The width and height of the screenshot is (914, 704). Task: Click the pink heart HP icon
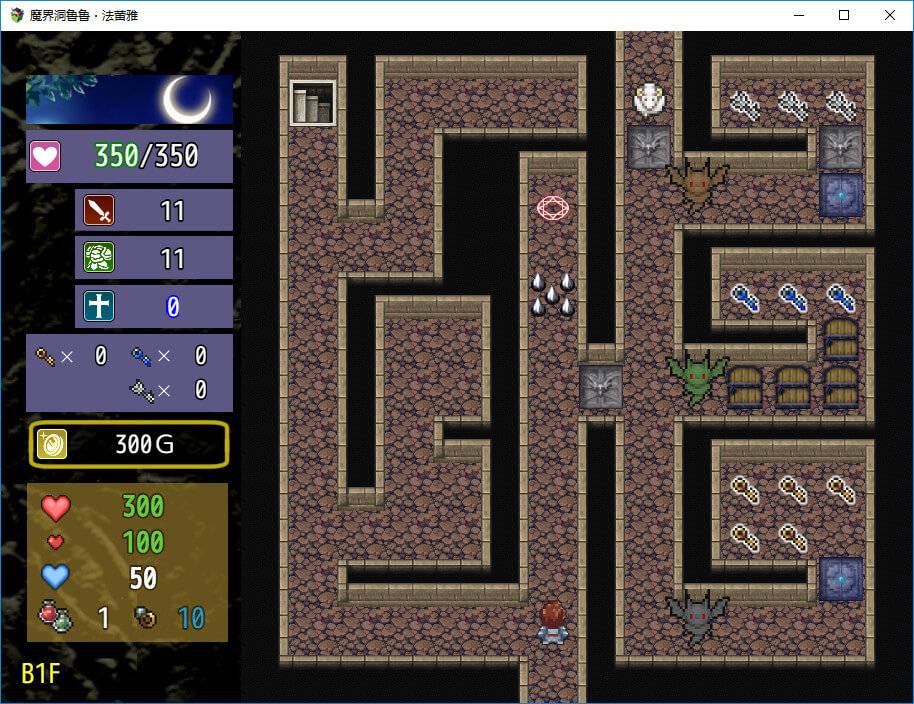pos(46,156)
